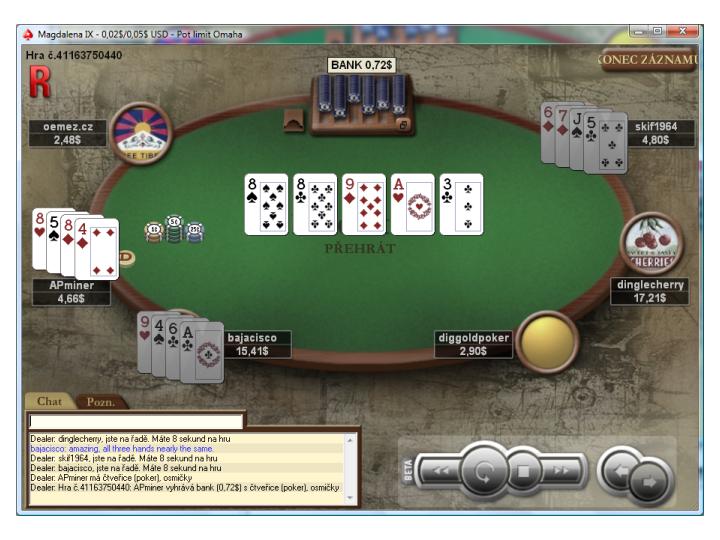Replay the hand with the circular arrow
This screenshot has height=540, width=720.
pyautogui.click(x=485, y=470)
